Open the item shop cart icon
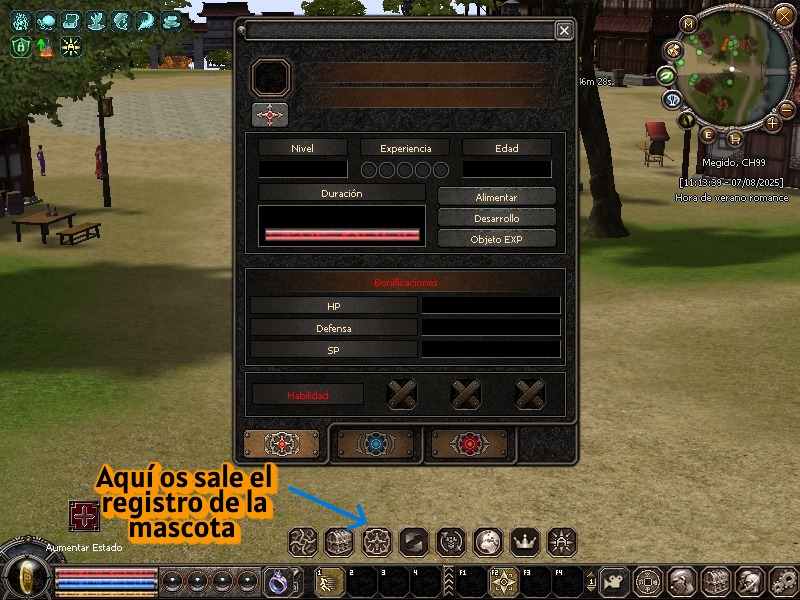 [x=735, y=139]
